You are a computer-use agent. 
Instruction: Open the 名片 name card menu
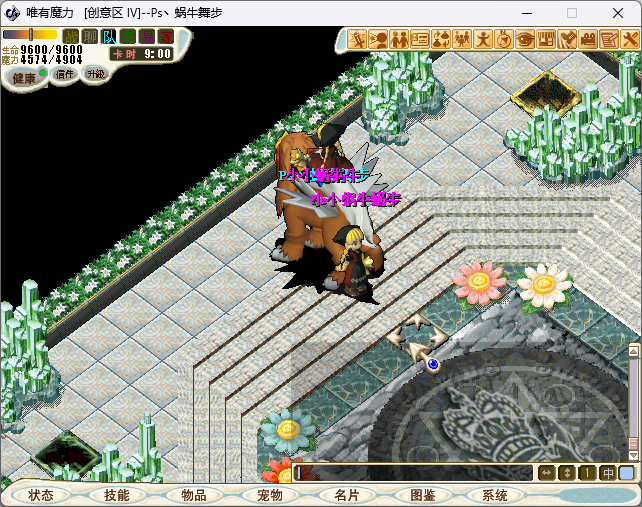346,495
